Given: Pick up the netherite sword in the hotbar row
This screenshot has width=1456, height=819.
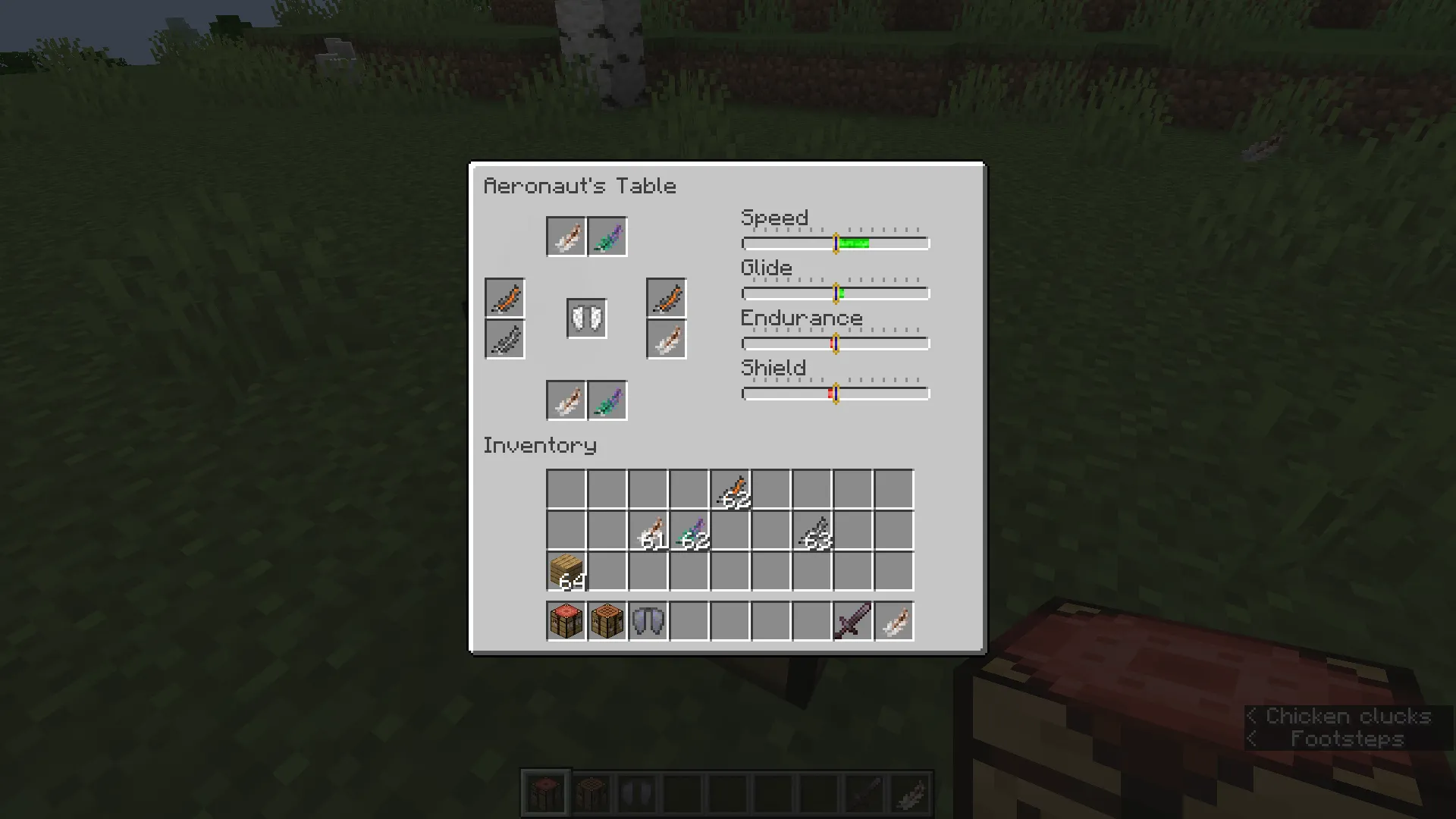Looking at the screenshot, I should click(x=852, y=620).
